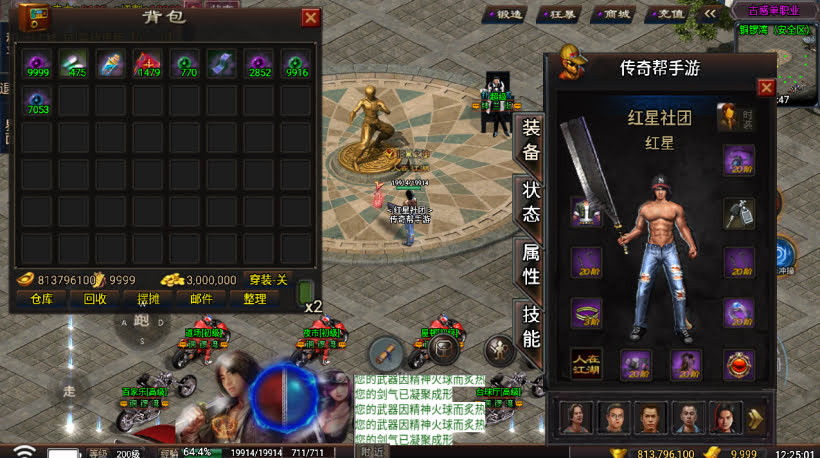Image resolution: width=820 pixels, height=458 pixels.
Task: Select the item stack showing 1479
Action: click(148, 64)
